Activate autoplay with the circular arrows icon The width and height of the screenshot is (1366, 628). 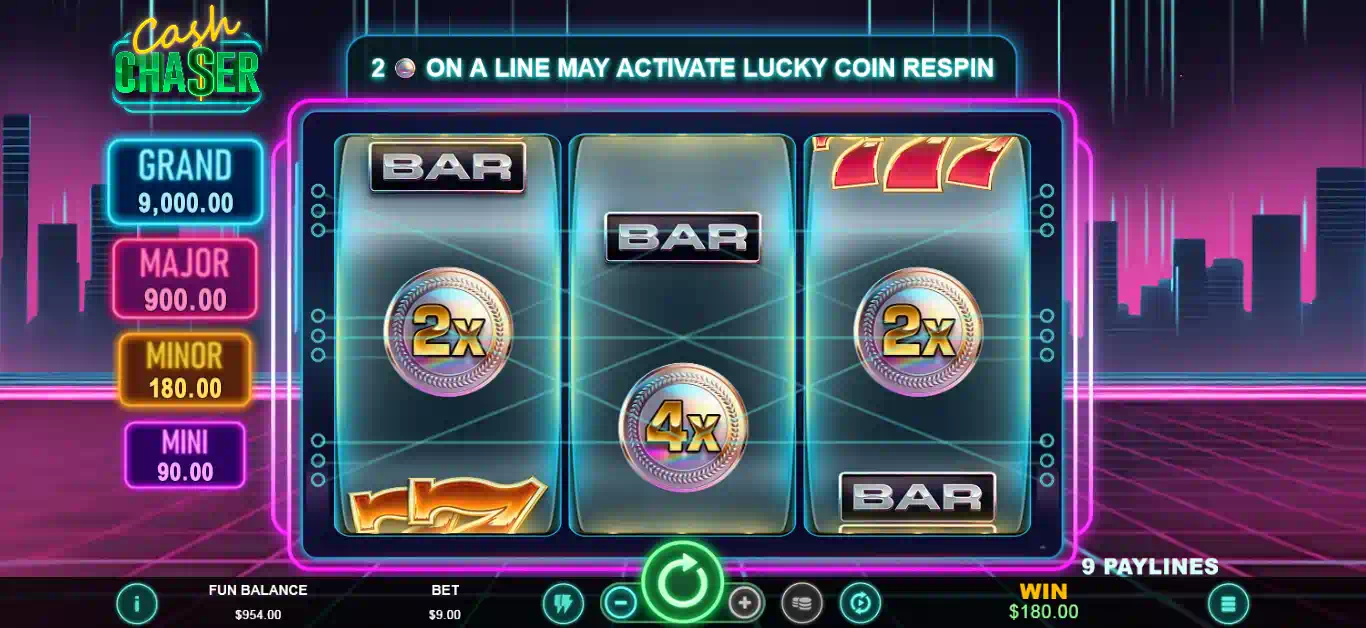coord(859,603)
